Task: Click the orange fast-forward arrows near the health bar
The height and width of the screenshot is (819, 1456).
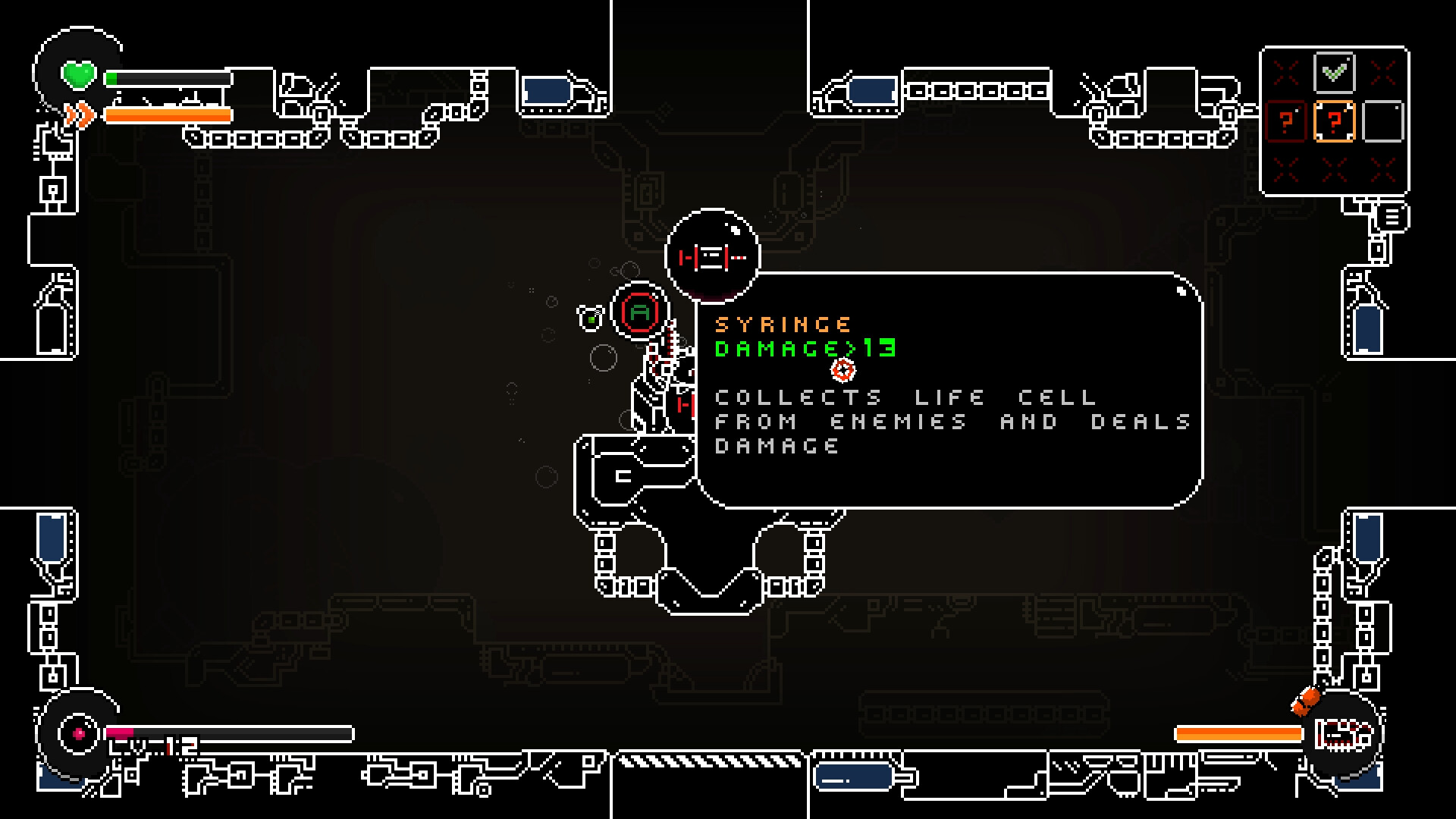Action: click(x=80, y=114)
